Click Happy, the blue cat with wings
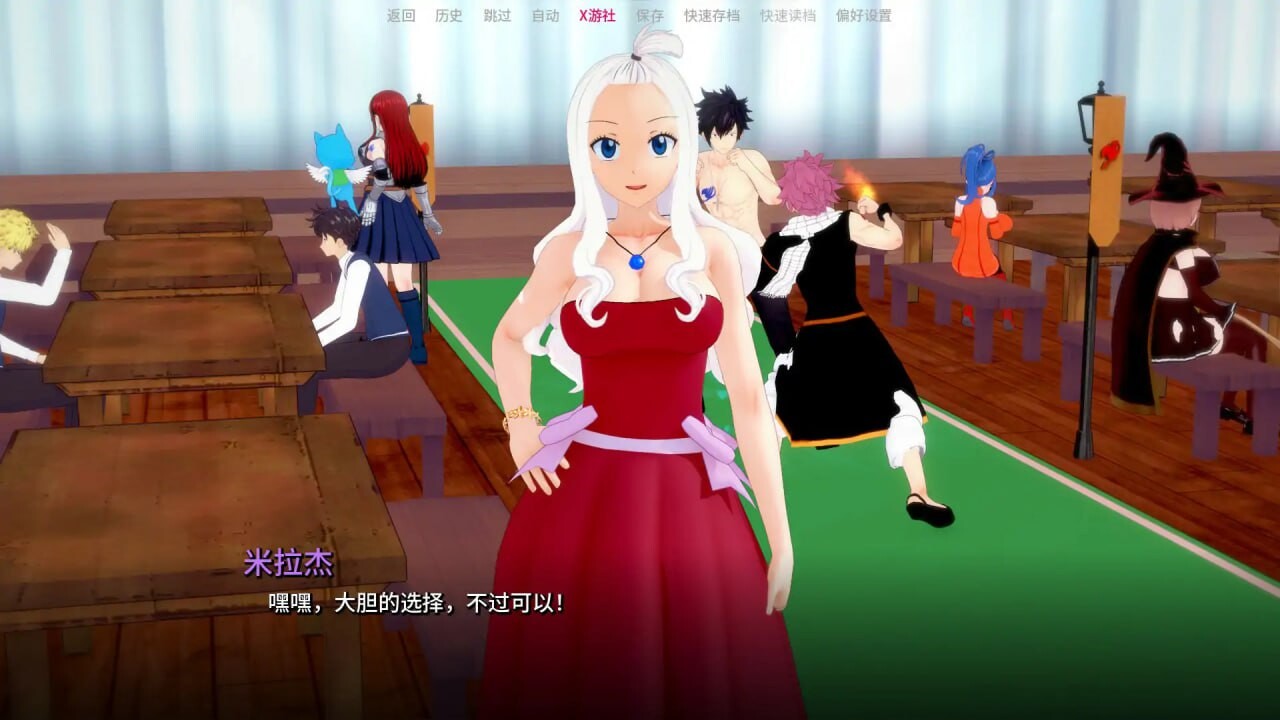This screenshot has width=1280, height=720. [x=337, y=155]
